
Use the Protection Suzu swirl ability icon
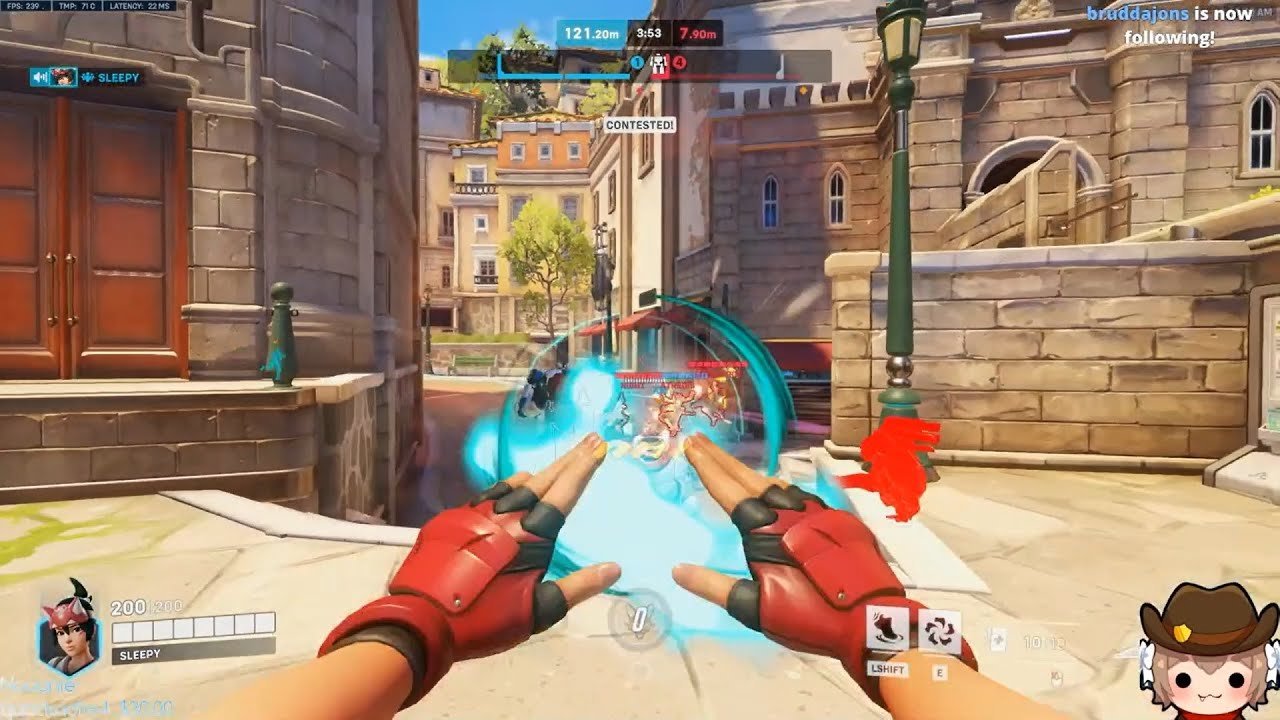pyautogui.click(x=939, y=631)
